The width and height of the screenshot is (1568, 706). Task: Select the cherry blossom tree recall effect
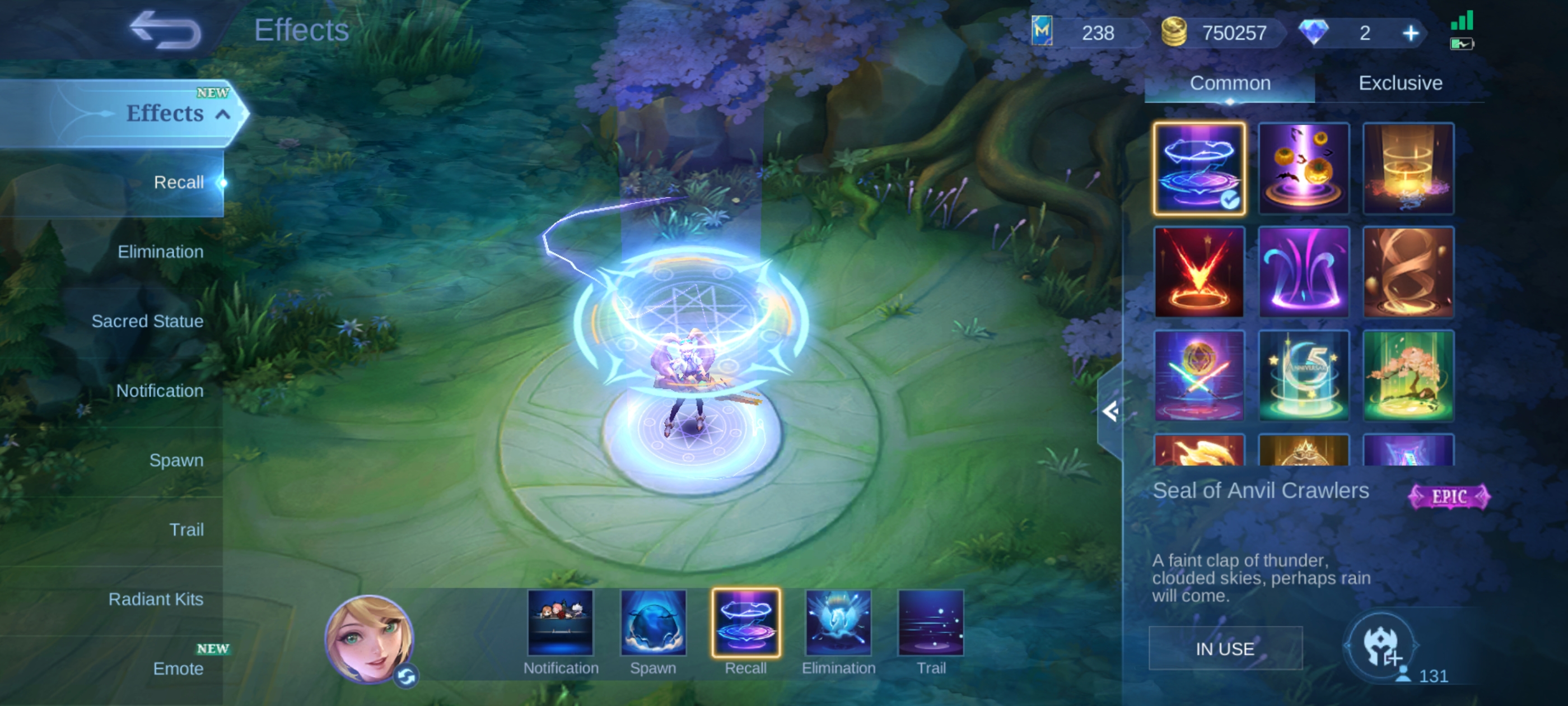[1408, 376]
